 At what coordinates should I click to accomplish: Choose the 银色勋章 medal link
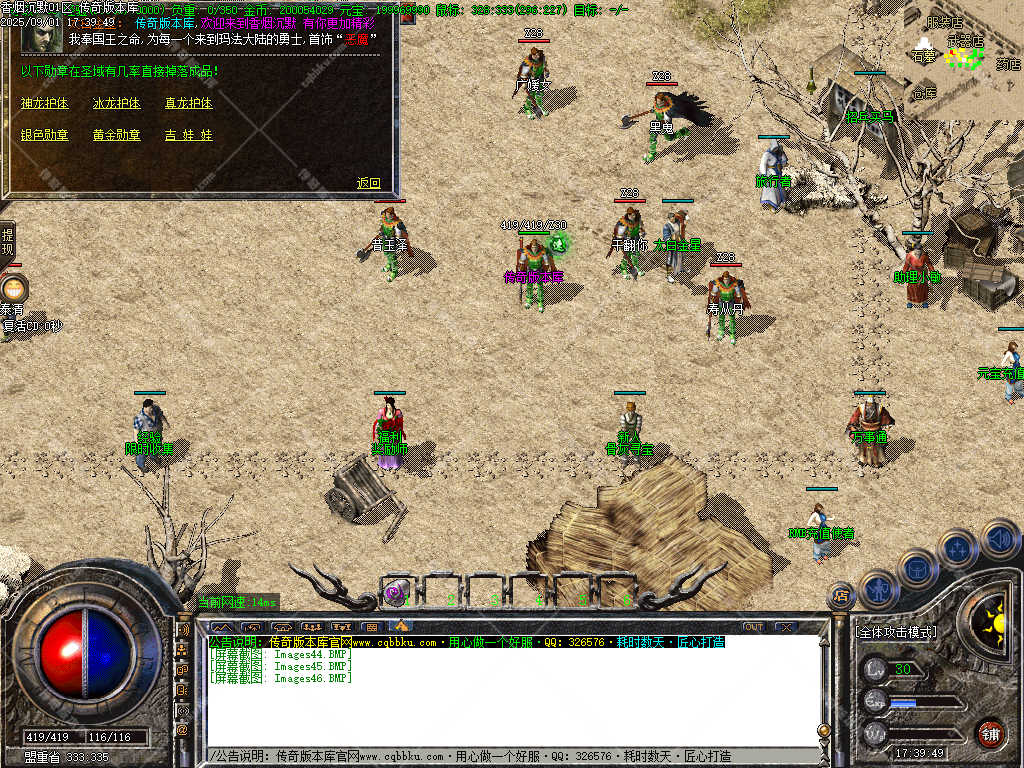point(45,135)
